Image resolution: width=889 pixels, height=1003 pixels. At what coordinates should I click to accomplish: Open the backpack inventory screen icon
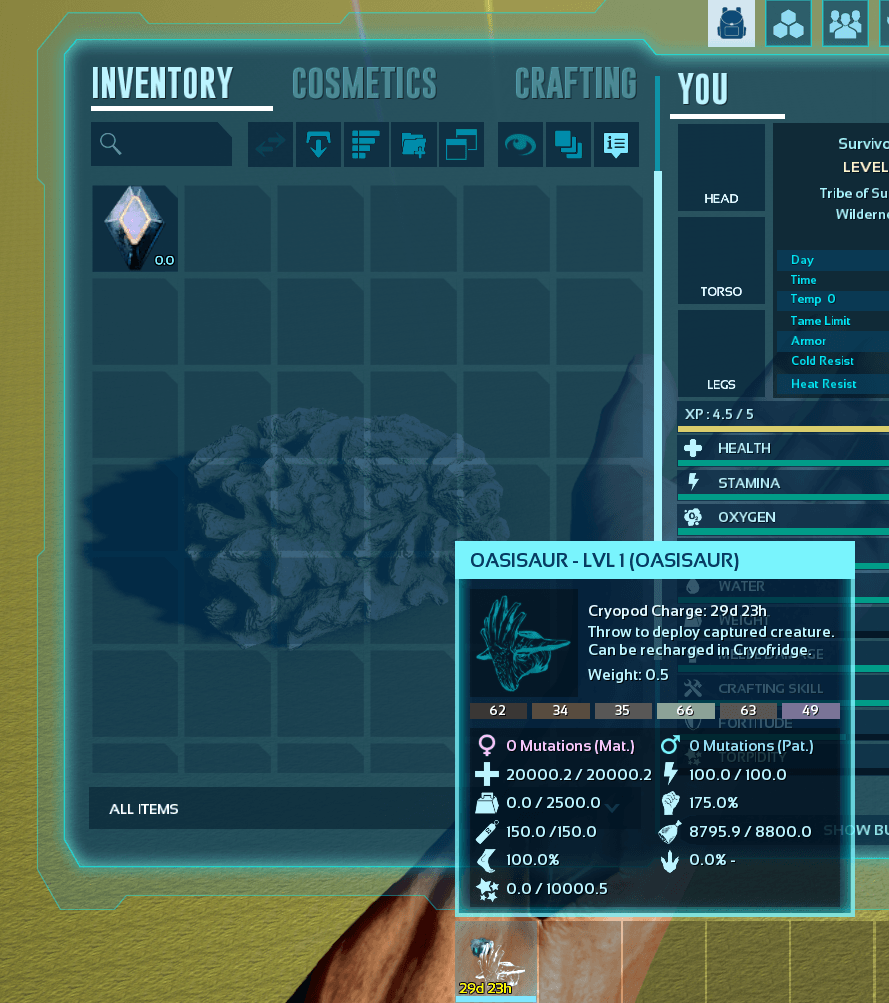pyautogui.click(x=732, y=23)
